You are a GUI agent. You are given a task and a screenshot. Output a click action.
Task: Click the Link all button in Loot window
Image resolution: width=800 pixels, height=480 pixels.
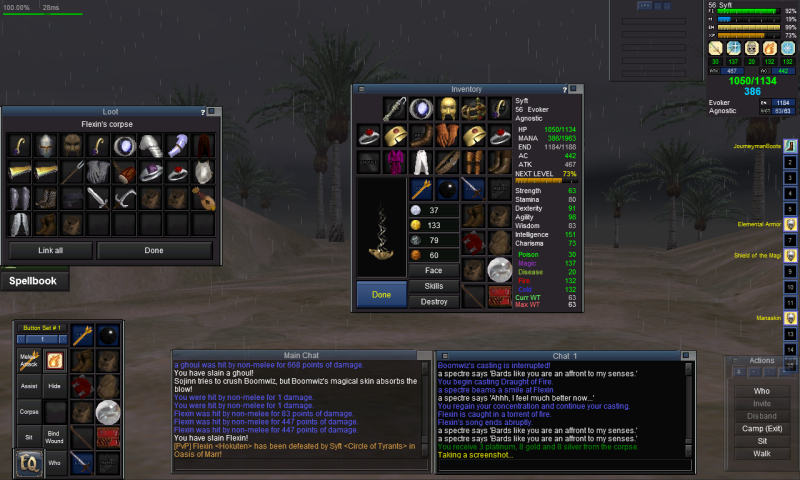[49, 250]
